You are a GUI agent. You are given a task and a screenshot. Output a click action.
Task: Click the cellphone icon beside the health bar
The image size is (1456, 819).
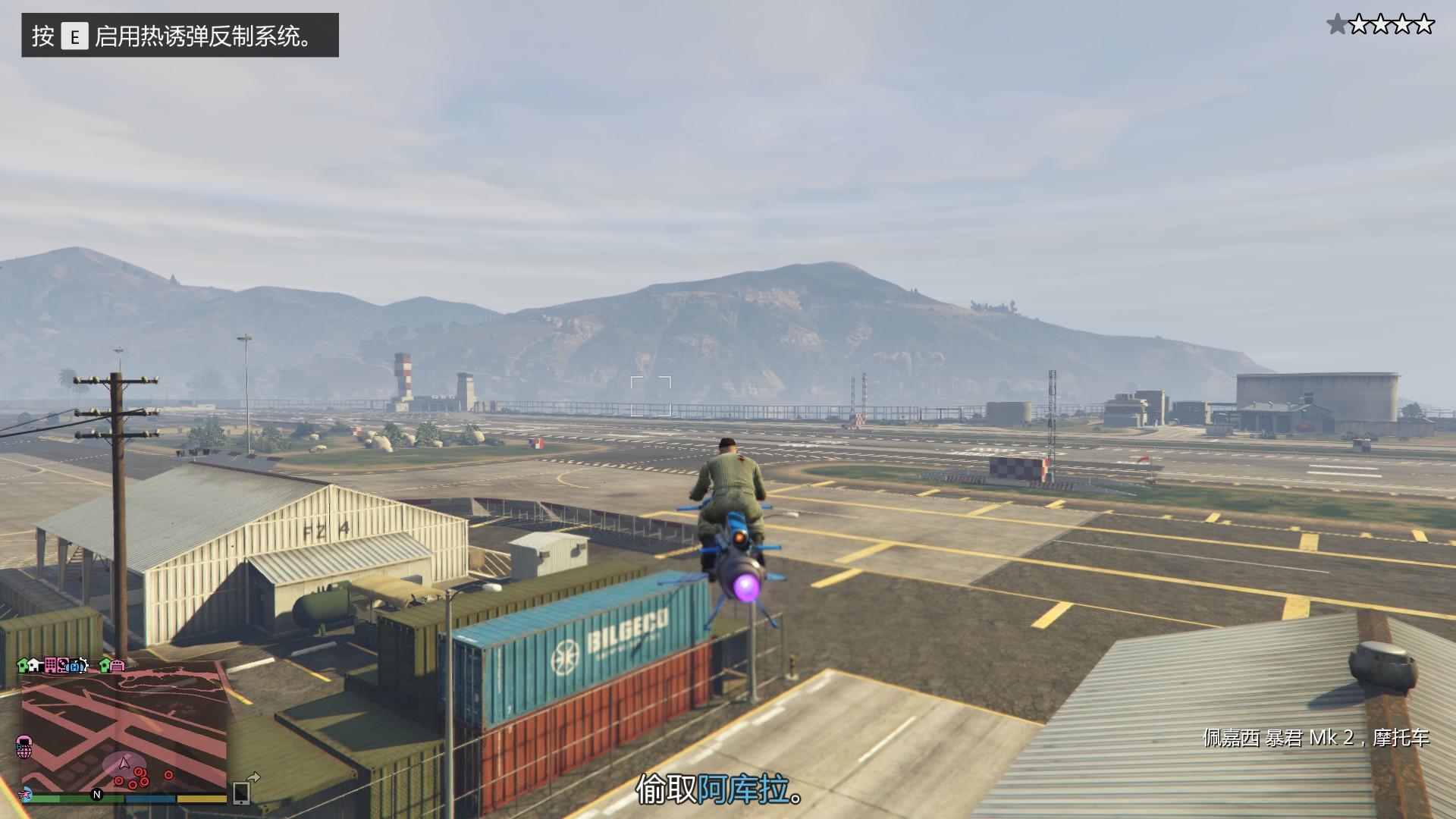coord(241,794)
